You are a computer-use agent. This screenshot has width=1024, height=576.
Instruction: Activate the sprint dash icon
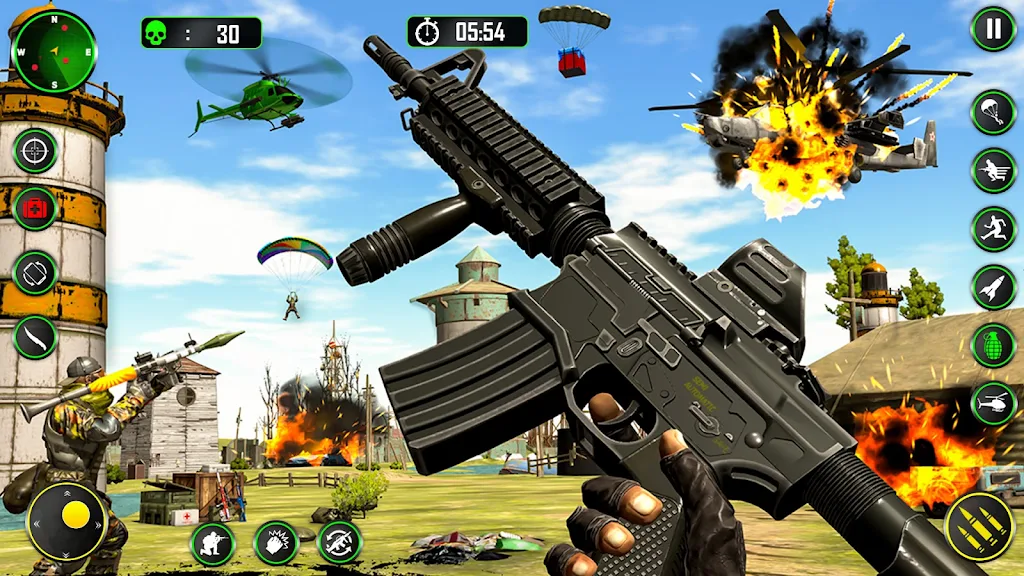[993, 171]
